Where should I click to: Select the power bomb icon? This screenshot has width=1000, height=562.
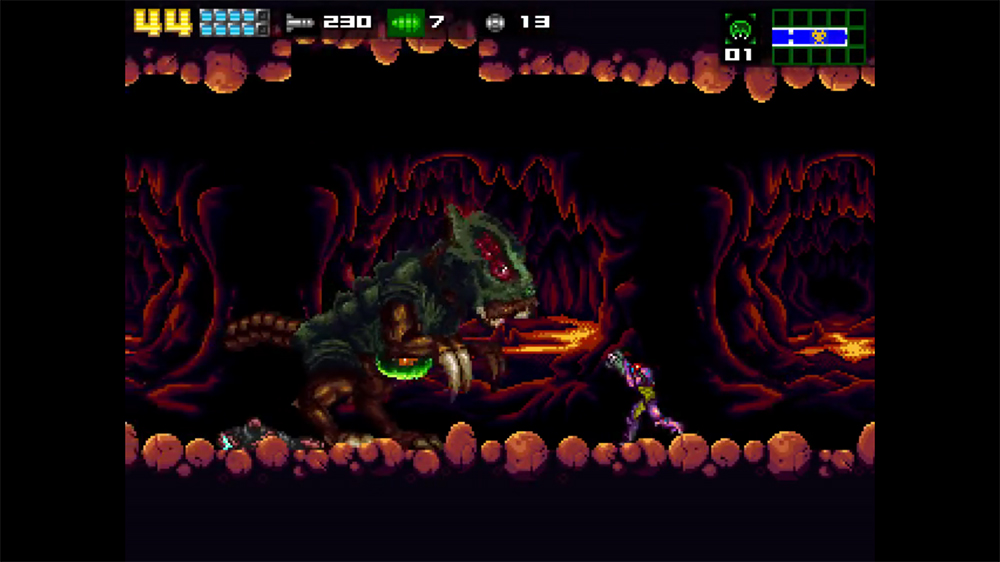(x=494, y=21)
